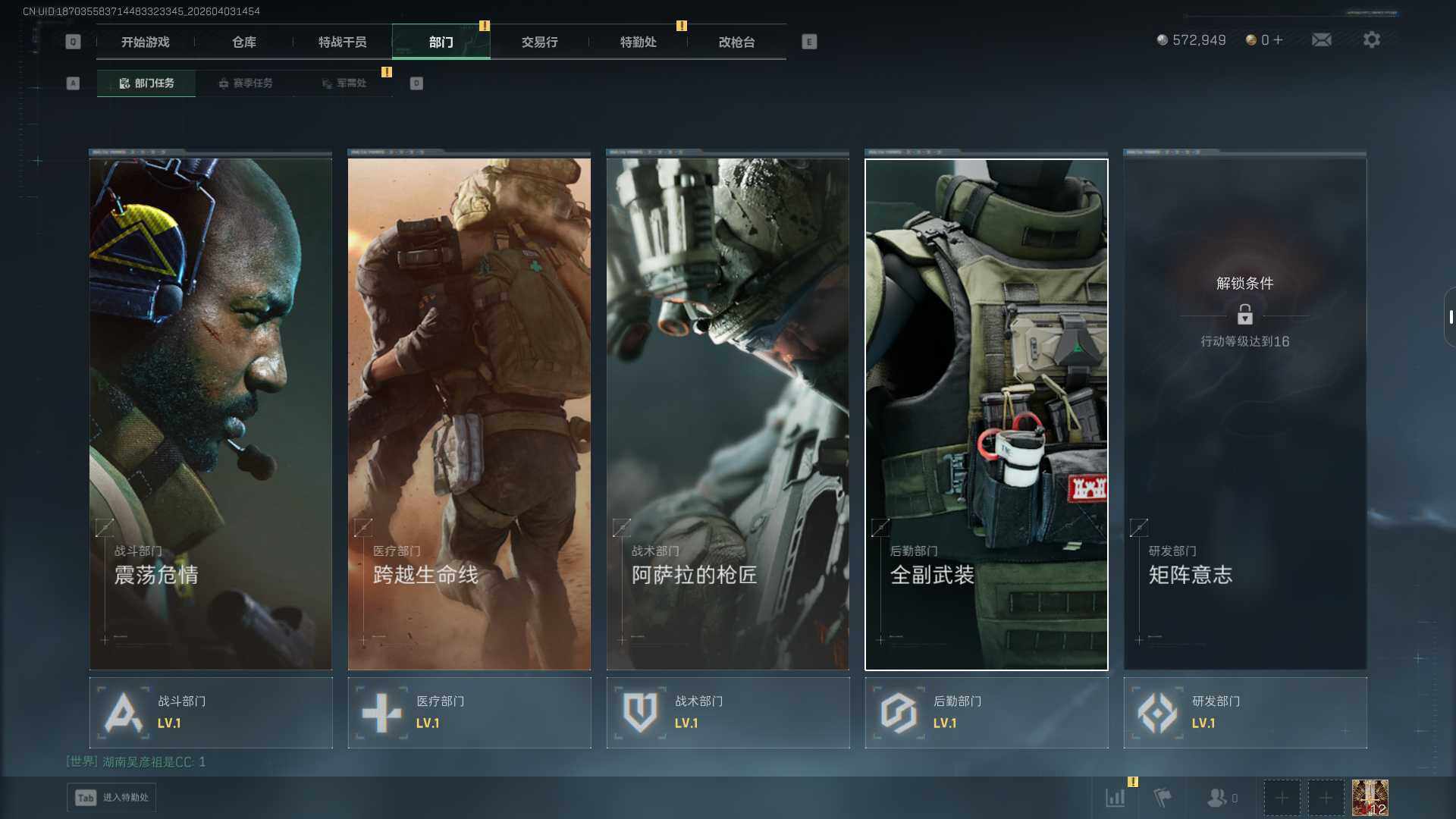Go to the 特战干员 tab
The image size is (1456, 819).
342,42
